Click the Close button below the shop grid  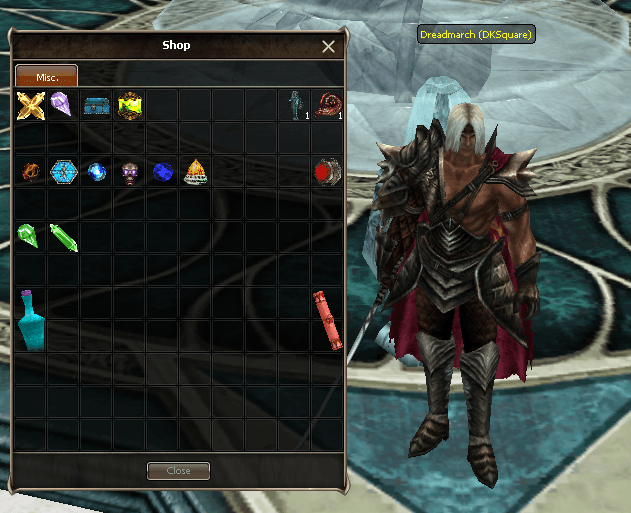pos(178,471)
